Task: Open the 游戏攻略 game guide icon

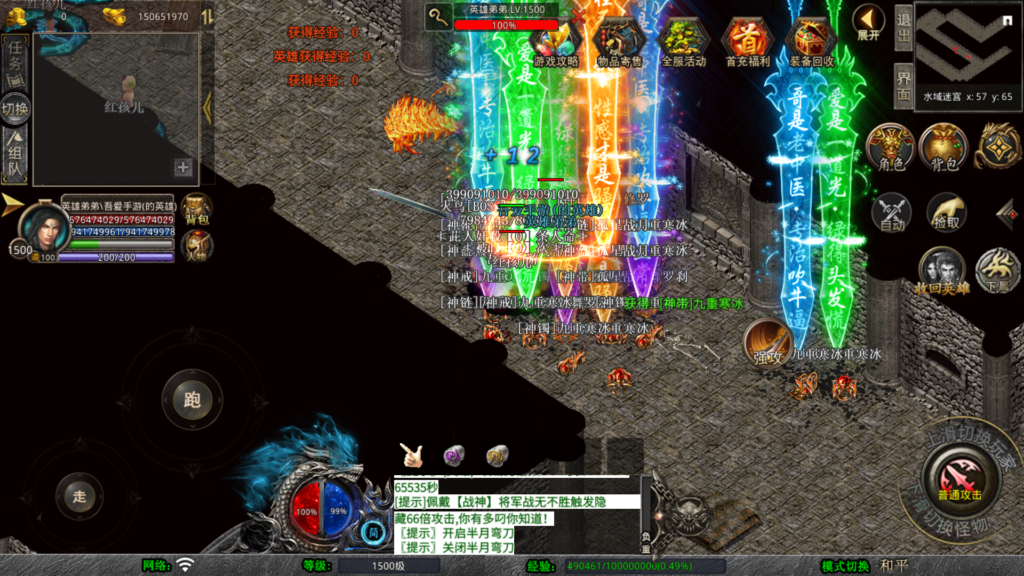Action: tap(556, 41)
